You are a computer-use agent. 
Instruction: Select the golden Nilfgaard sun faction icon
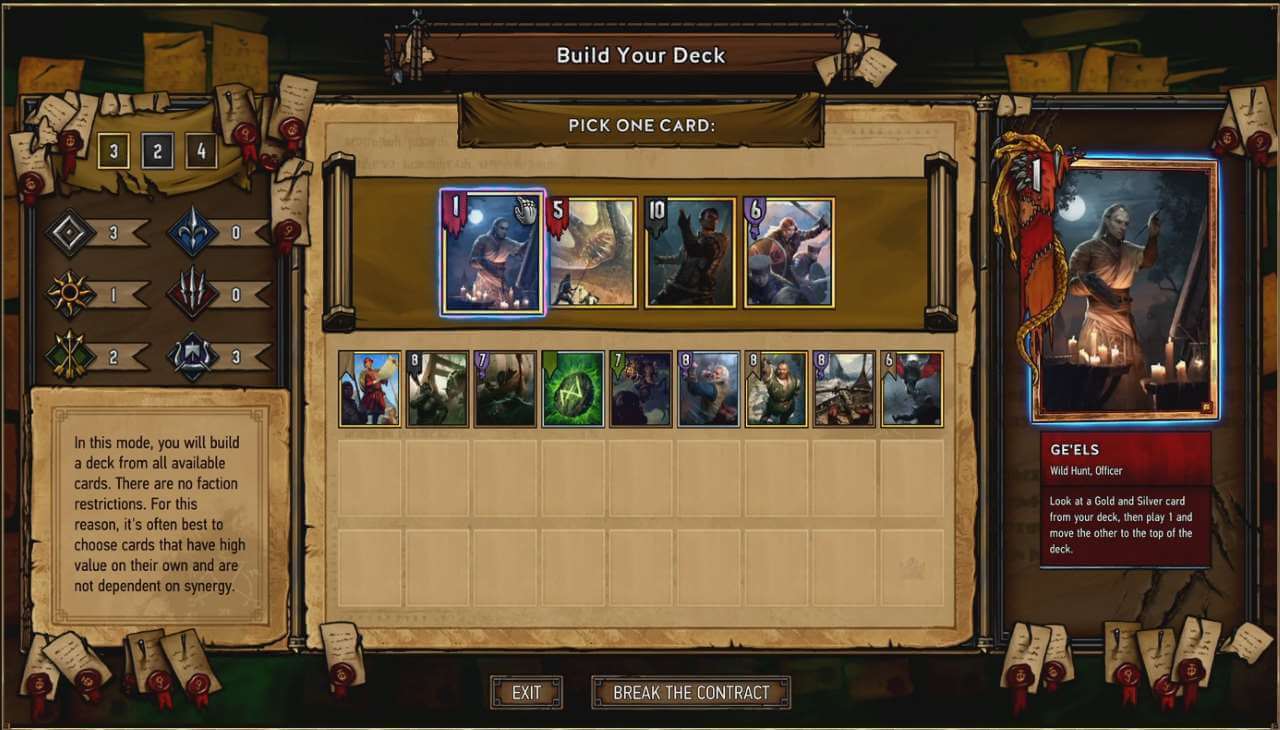click(x=70, y=295)
